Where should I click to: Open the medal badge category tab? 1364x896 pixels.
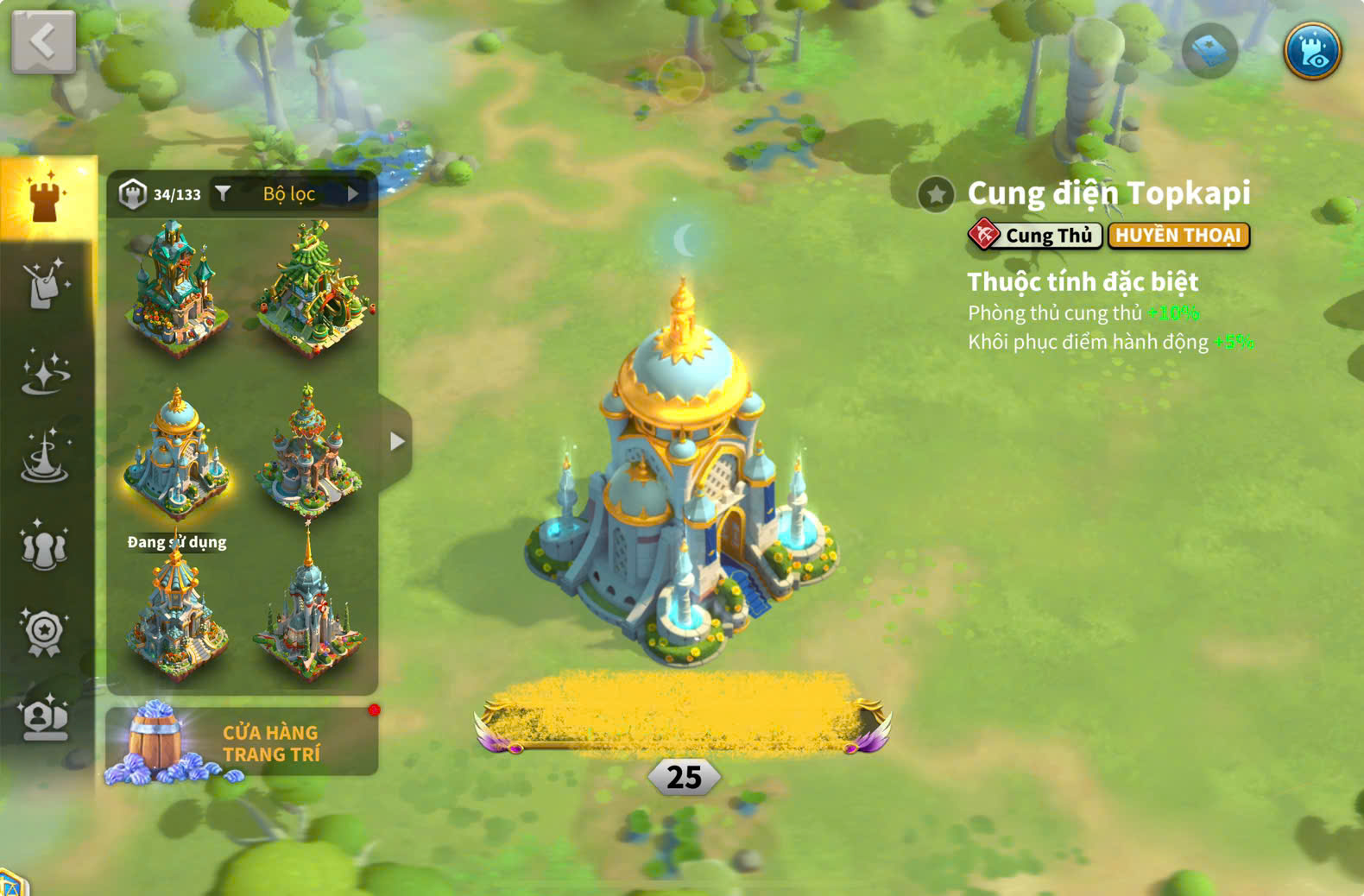click(45, 633)
